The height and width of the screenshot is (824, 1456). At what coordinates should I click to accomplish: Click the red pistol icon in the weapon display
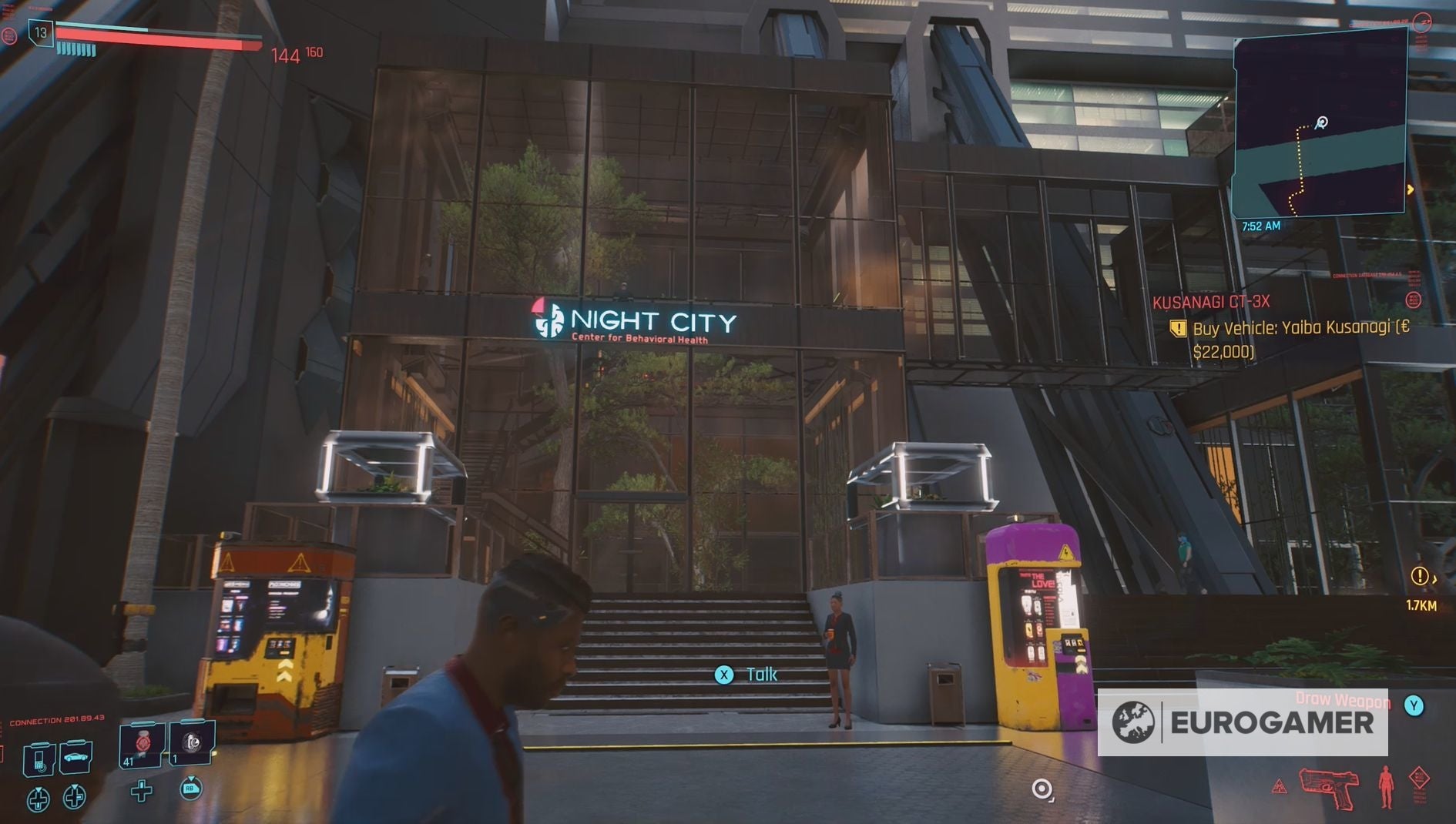(x=1329, y=787)
